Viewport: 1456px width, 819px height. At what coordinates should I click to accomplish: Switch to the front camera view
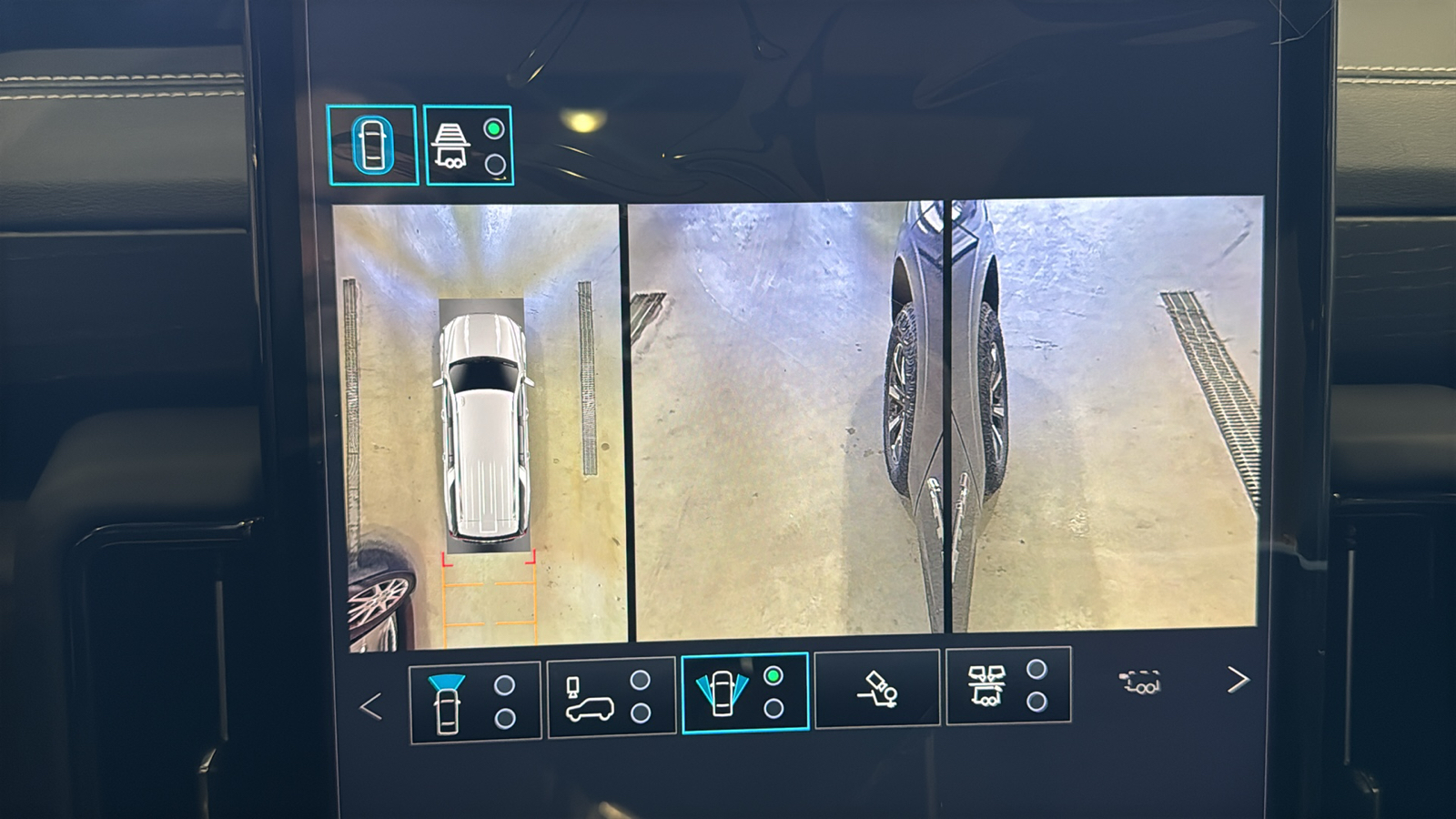click(474, 702)
